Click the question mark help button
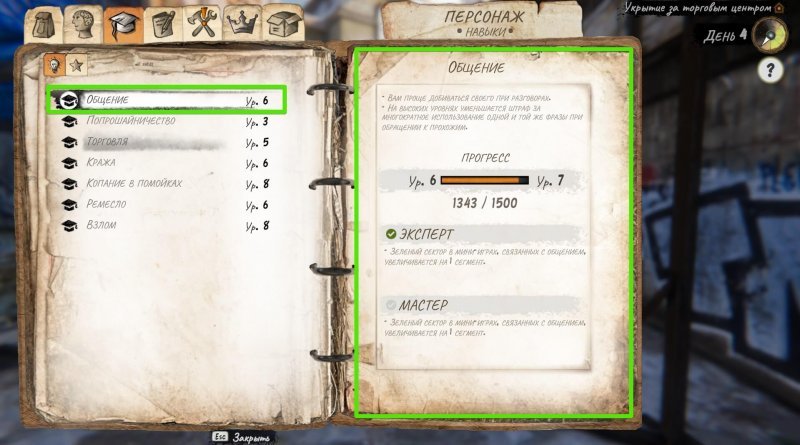The image size is (800, 445). coord(770,70)
